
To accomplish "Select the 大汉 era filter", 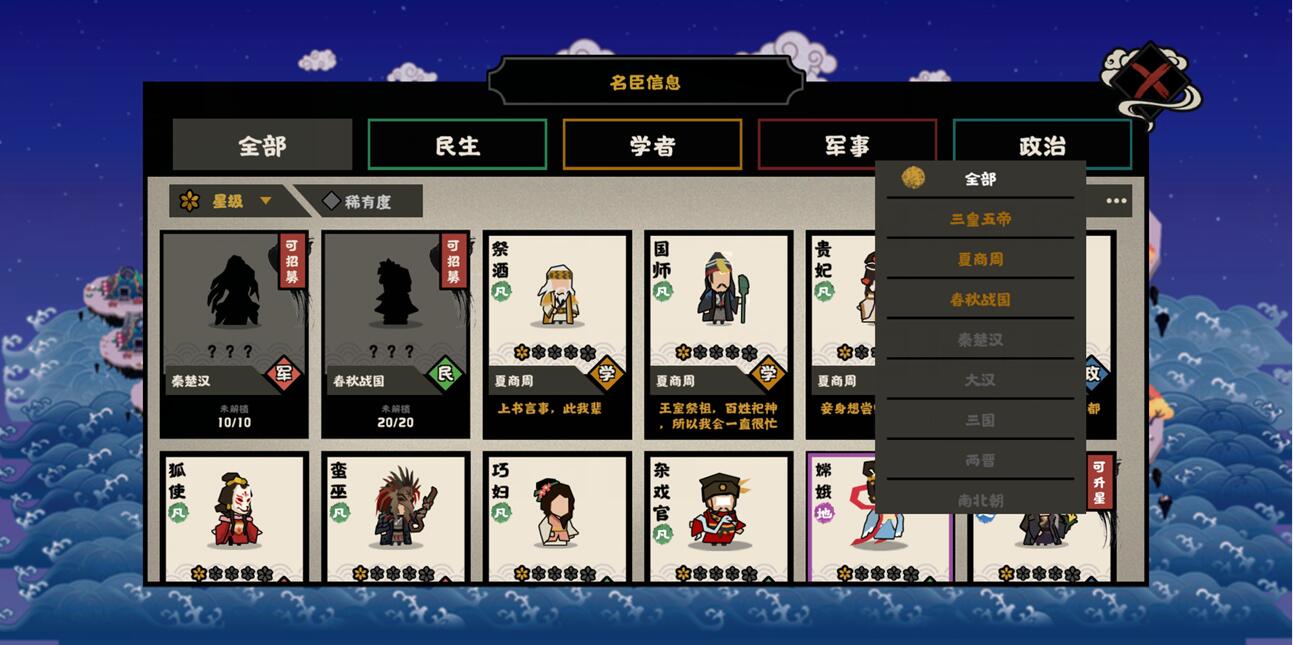I will click(980, 380).
